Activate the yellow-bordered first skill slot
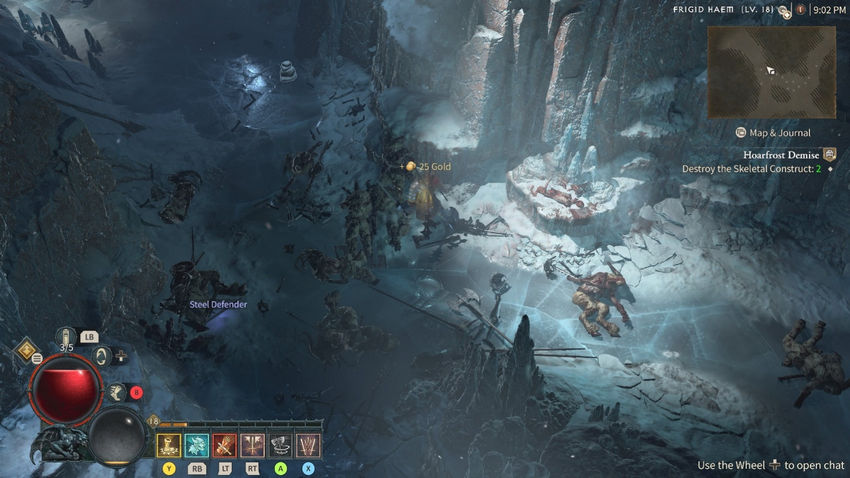Screen dimensions: 850x478 (x=169, y=445)
